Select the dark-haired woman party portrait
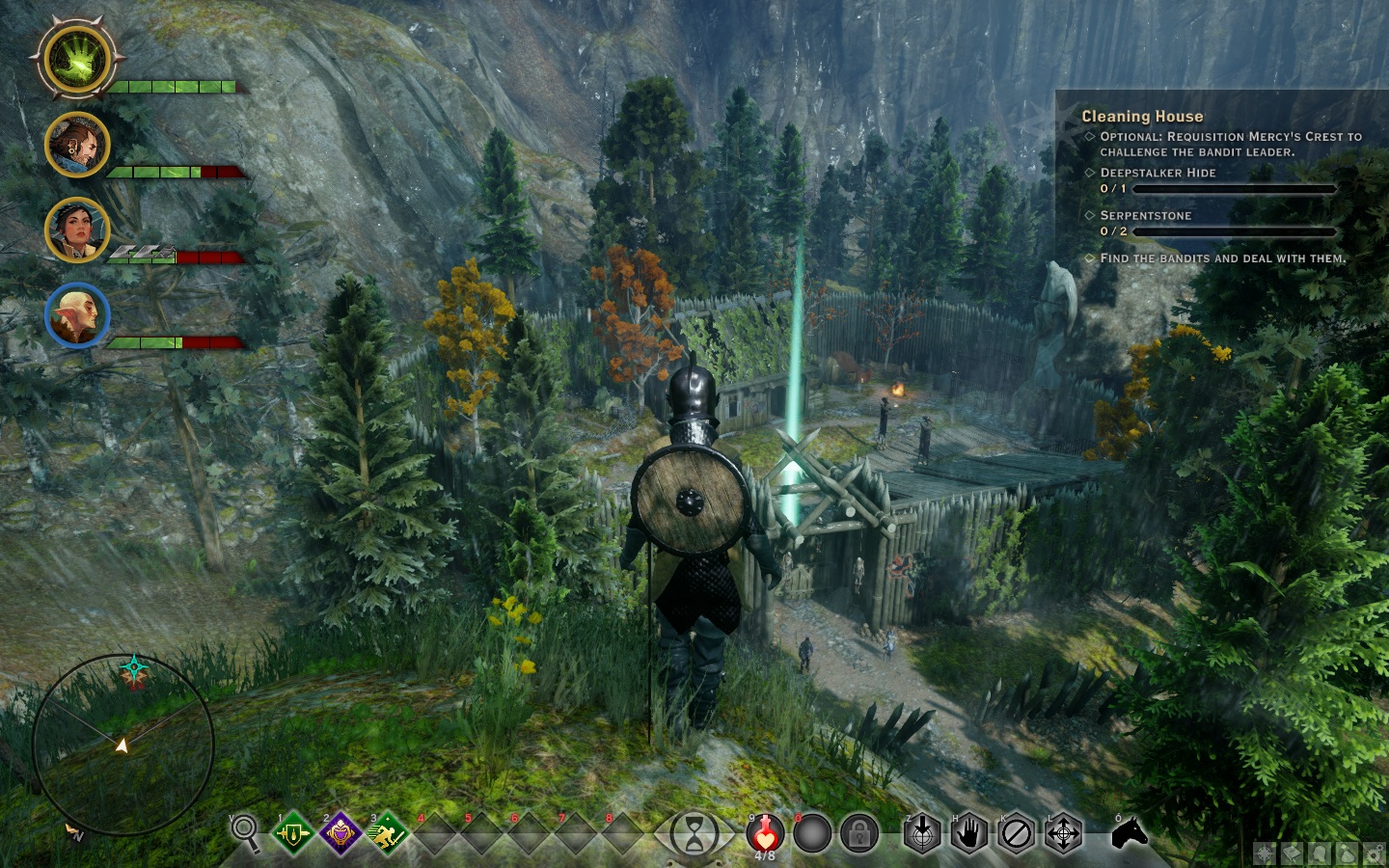The height and width of the screenshot is (868, 1389). tap(77, 230)
